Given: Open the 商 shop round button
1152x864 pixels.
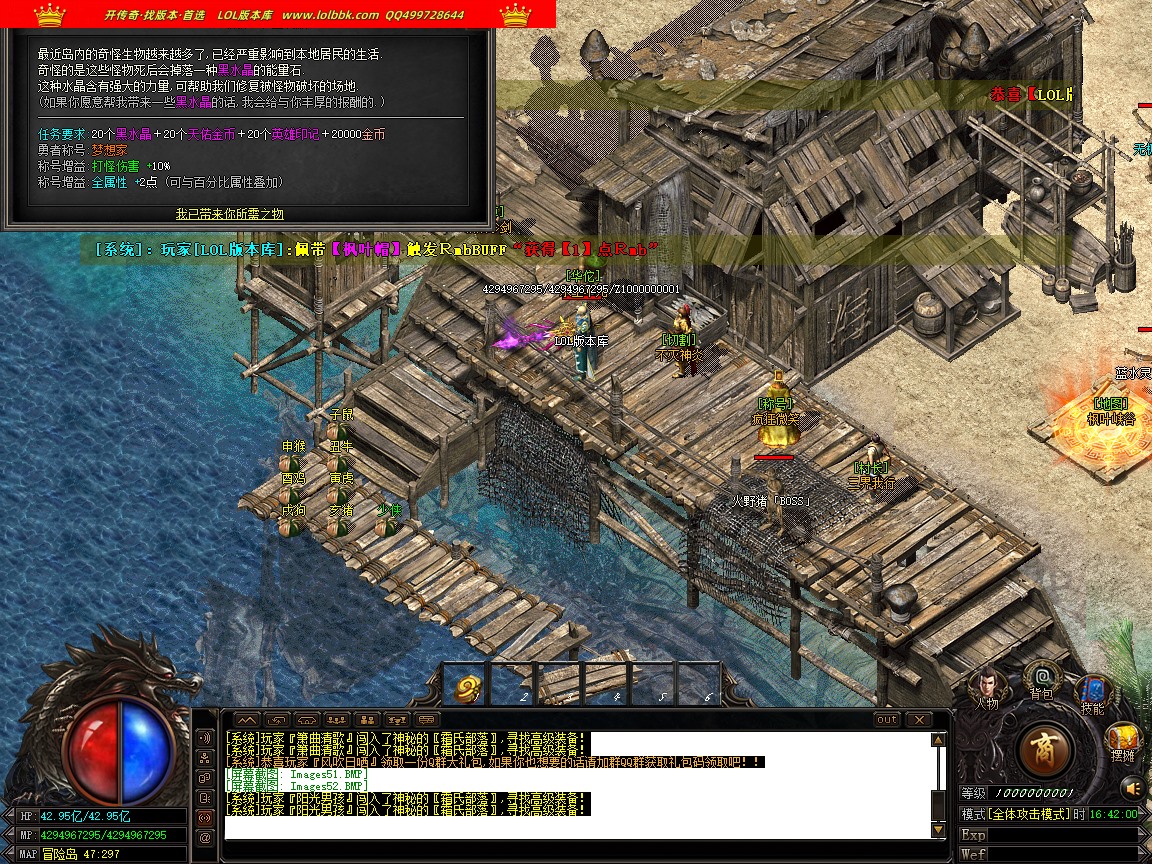Looking at the screenshot, I should [1046, 747].
